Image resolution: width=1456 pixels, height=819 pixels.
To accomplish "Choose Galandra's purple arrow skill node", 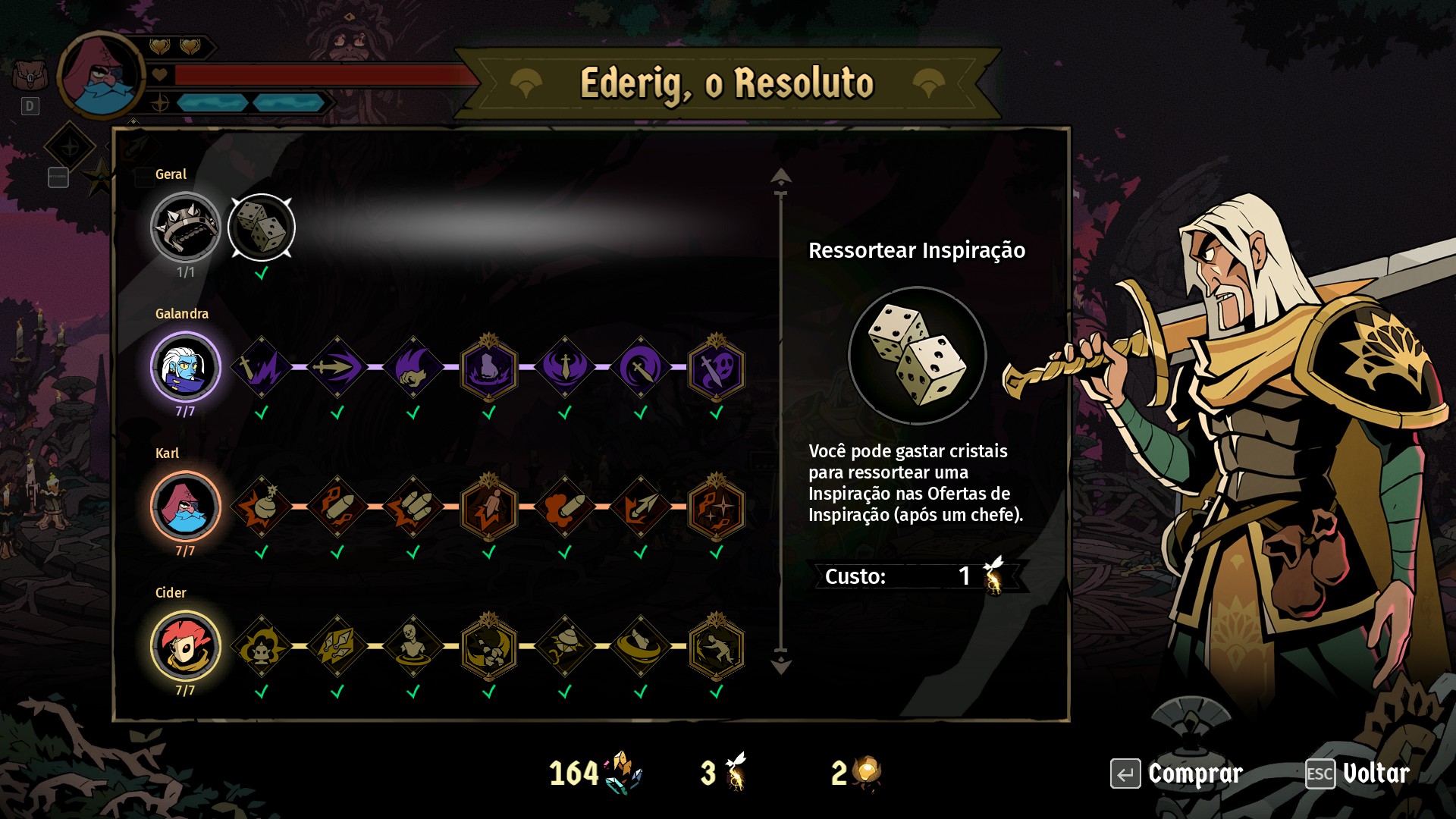I will 337,368.
